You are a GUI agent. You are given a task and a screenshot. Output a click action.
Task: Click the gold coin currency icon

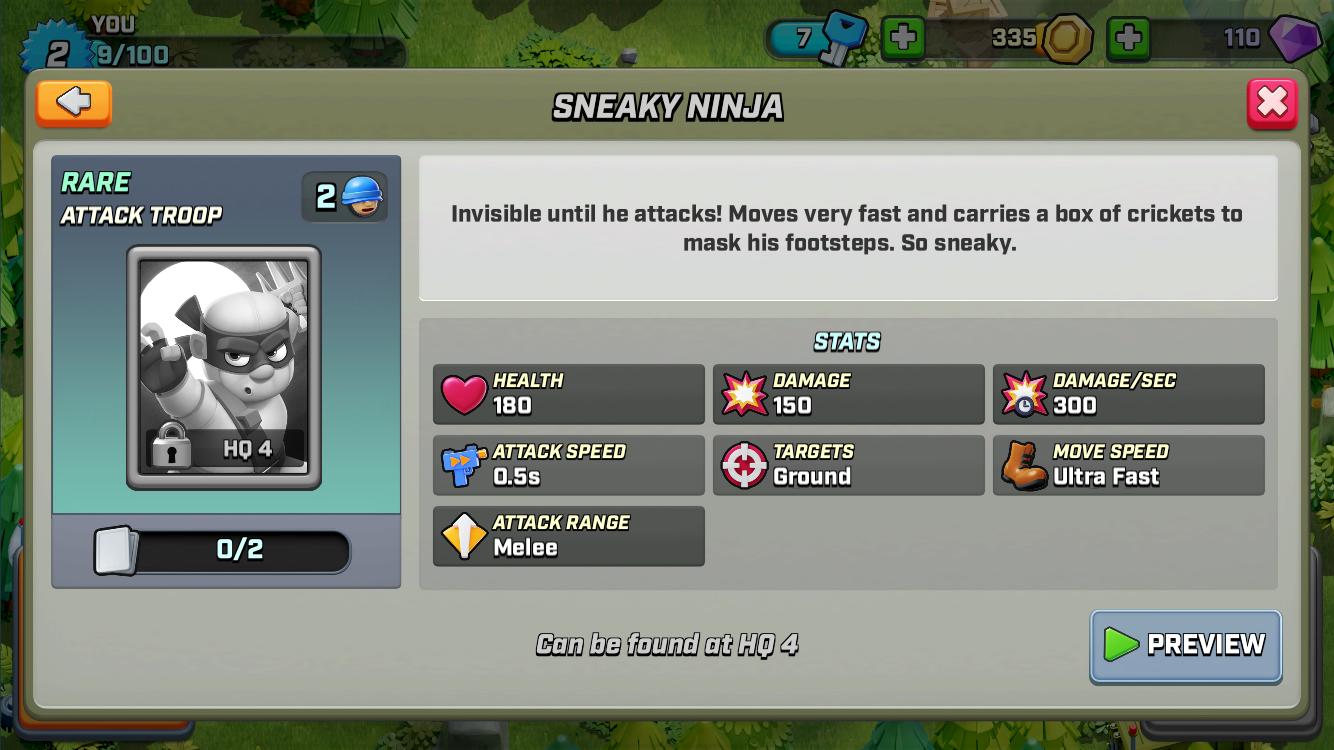(1066, 39)
